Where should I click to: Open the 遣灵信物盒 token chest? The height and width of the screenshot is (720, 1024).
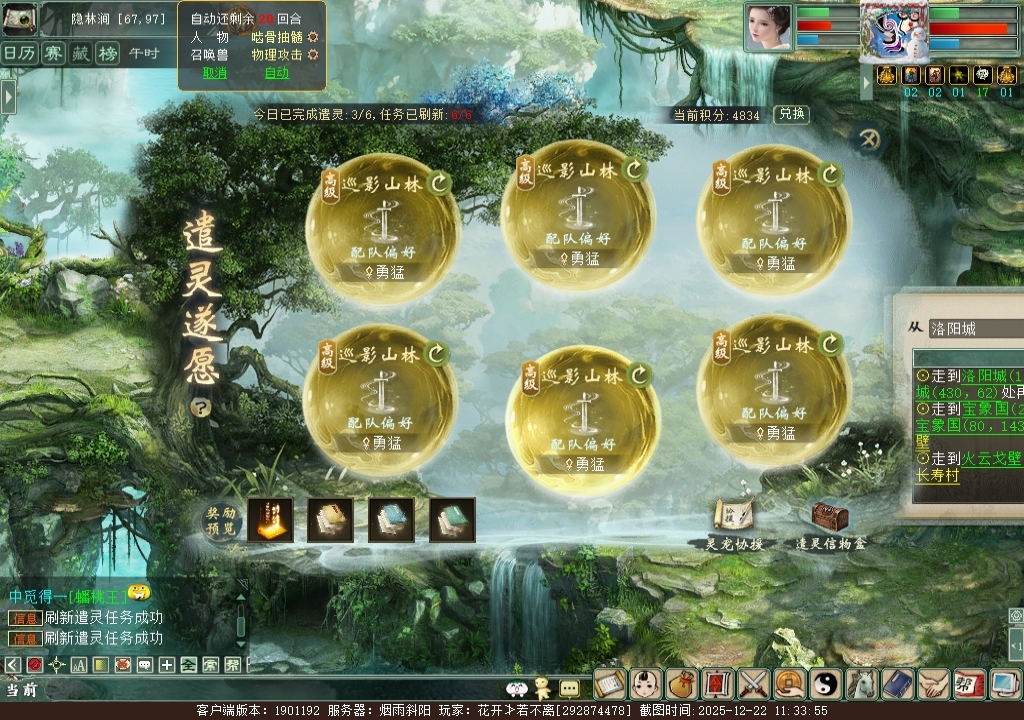pos(830,518)
